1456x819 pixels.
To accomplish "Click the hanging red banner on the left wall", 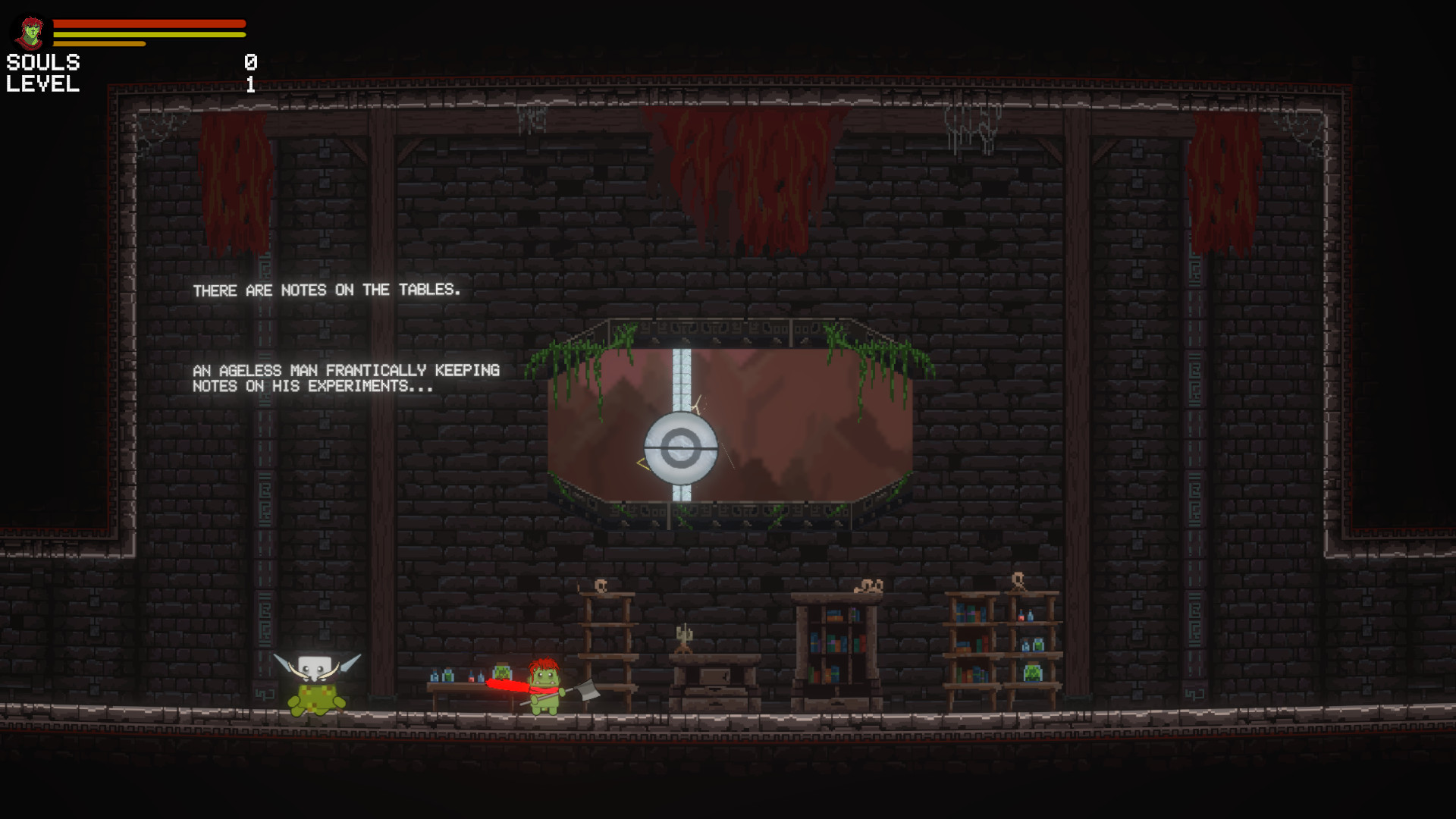I will (x=235, y=182).
